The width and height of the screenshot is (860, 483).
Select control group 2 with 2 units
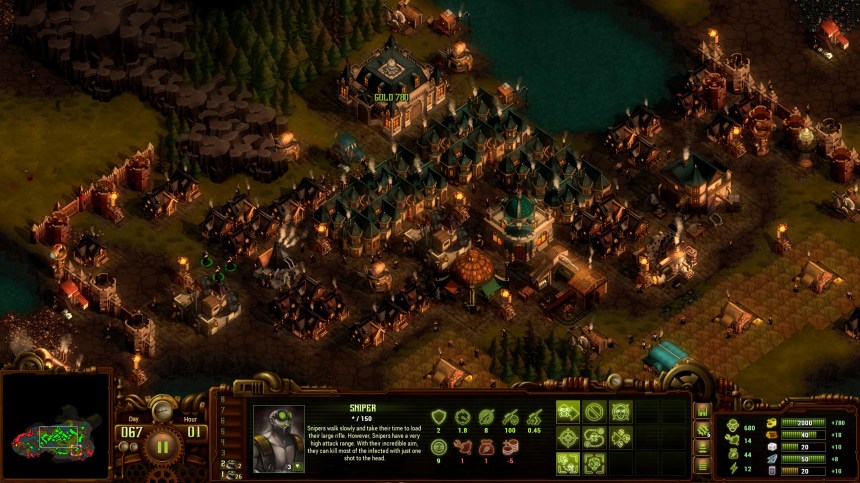coord(229,464)
